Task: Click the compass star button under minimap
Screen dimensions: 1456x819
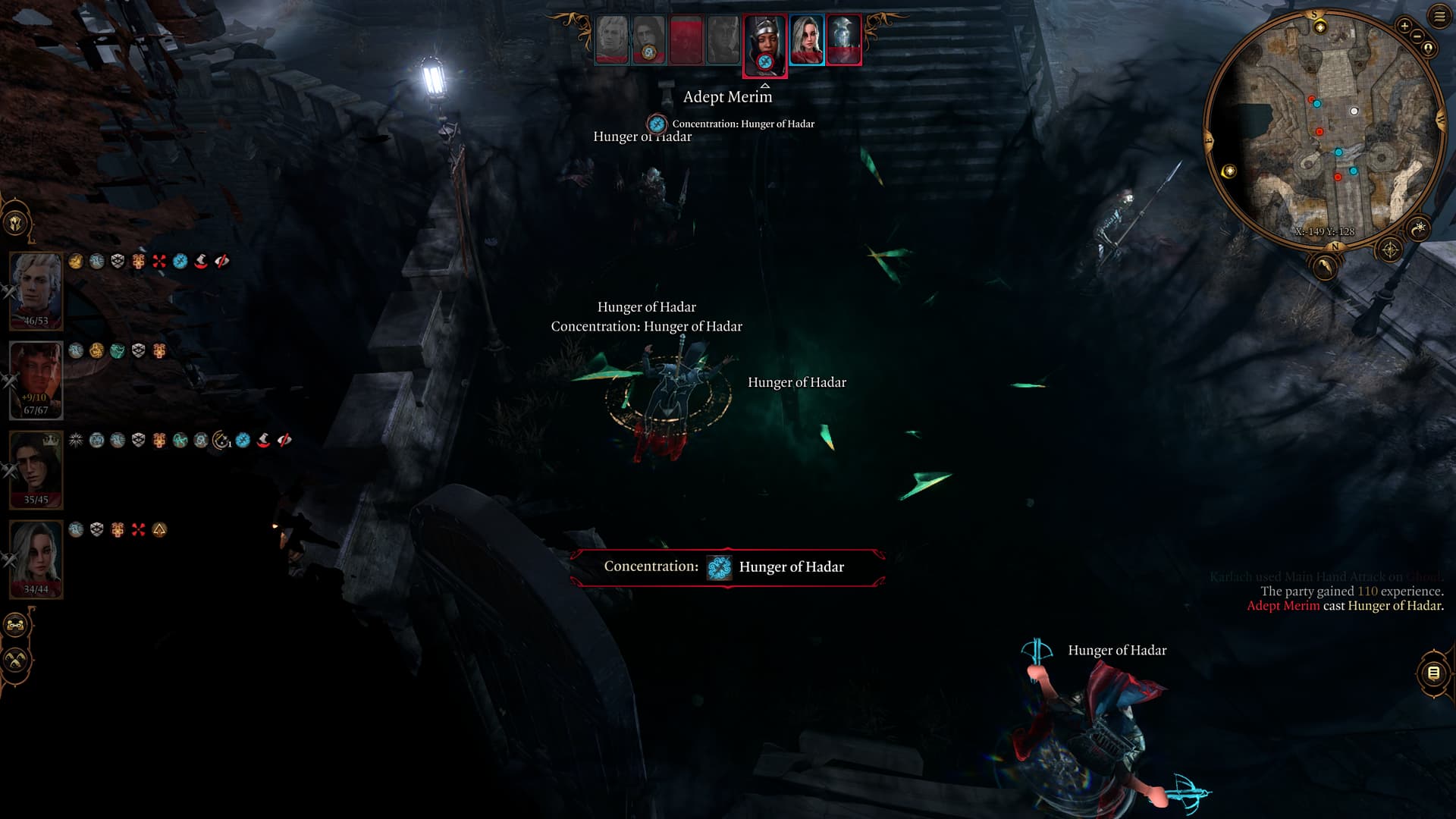Action: (x=1389, y=249)
